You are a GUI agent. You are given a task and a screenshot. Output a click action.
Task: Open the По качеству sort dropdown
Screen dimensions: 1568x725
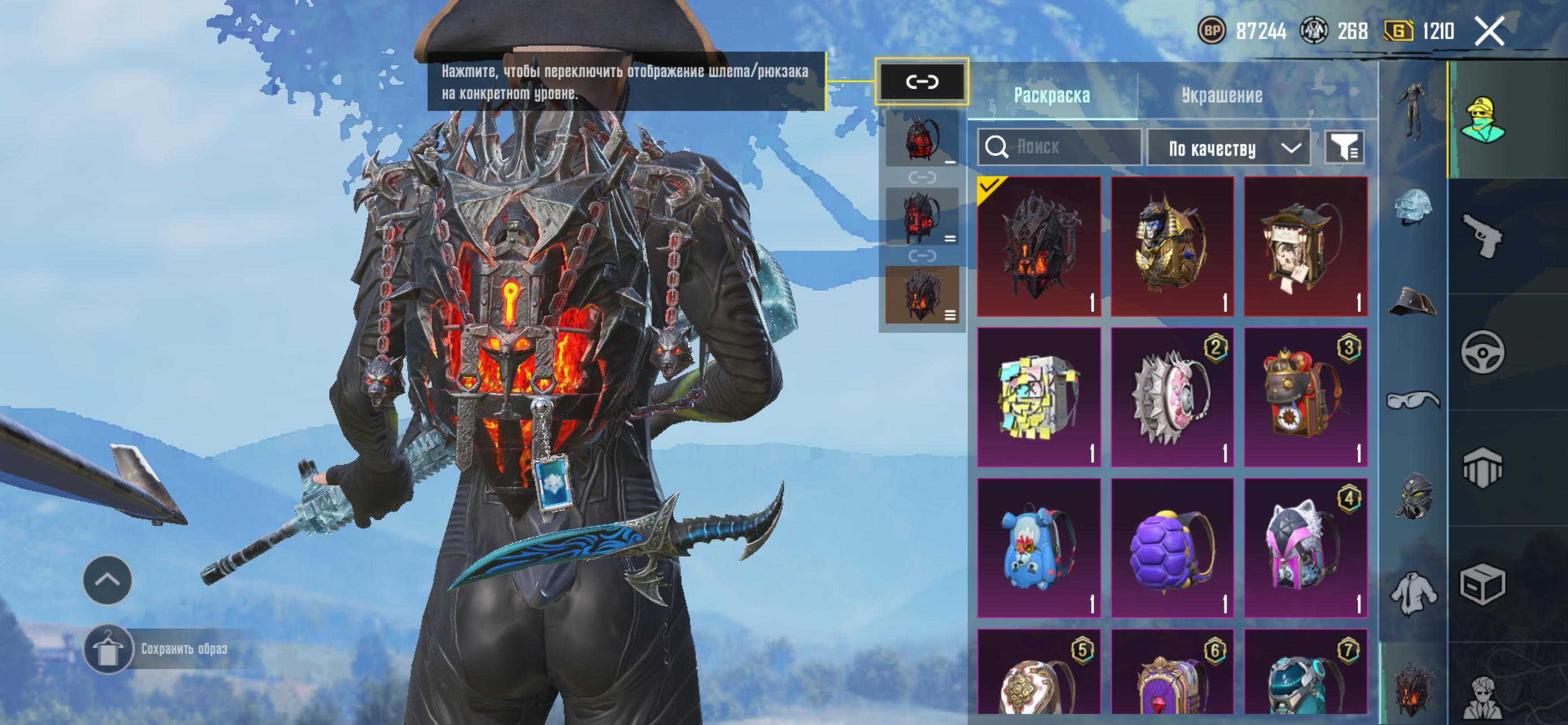pos(1228,148)
